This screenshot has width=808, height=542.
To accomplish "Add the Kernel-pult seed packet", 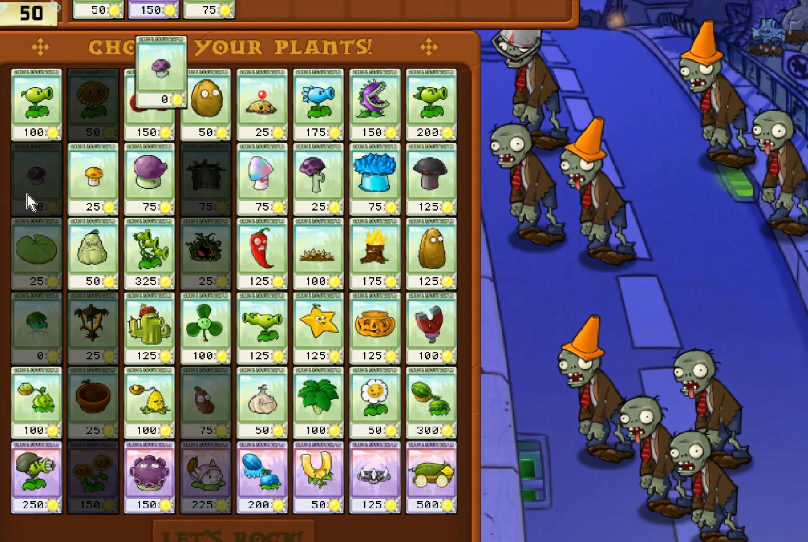I will point(150,402).
